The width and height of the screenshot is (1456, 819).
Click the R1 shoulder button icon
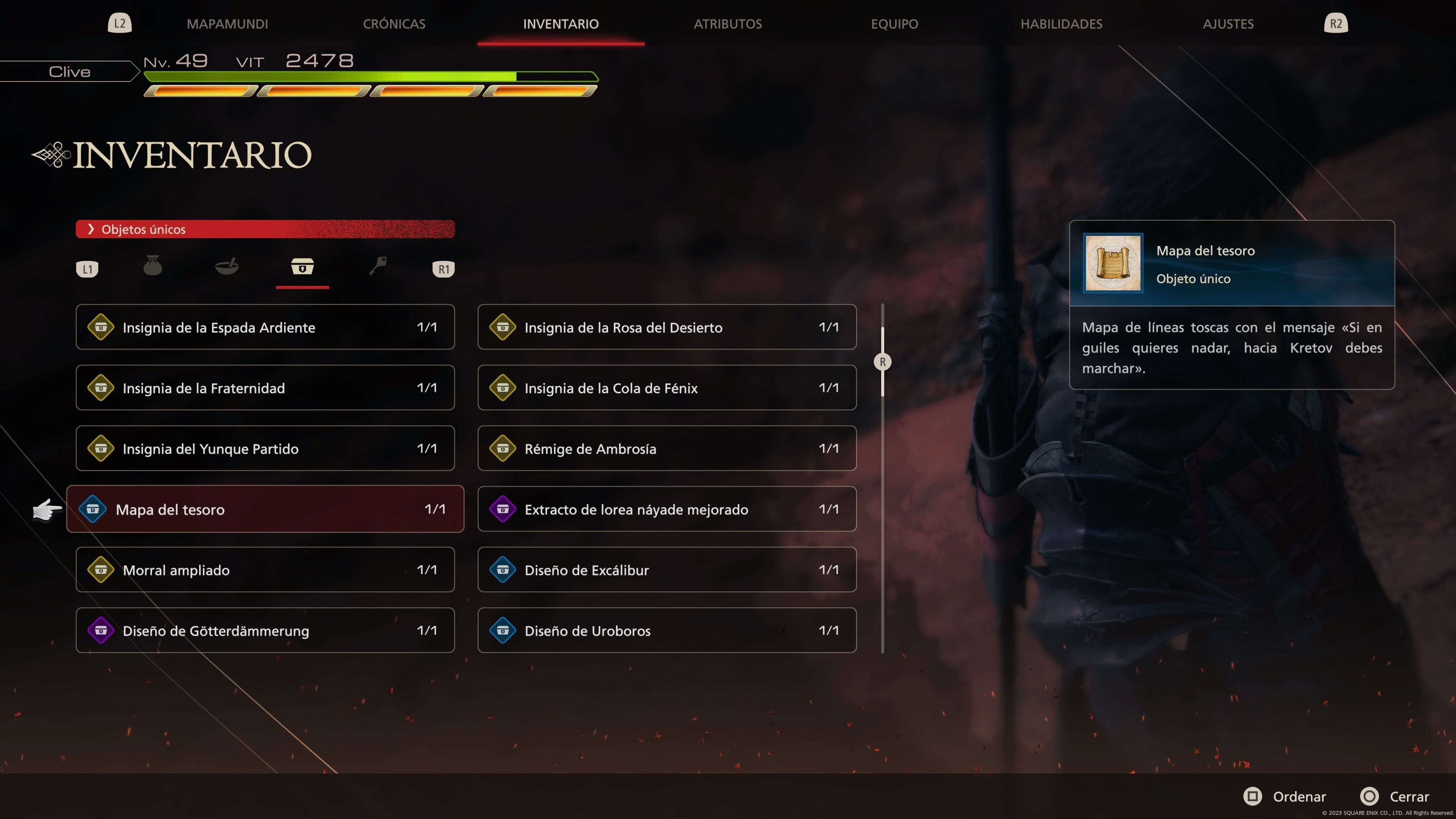pos(443,268)
